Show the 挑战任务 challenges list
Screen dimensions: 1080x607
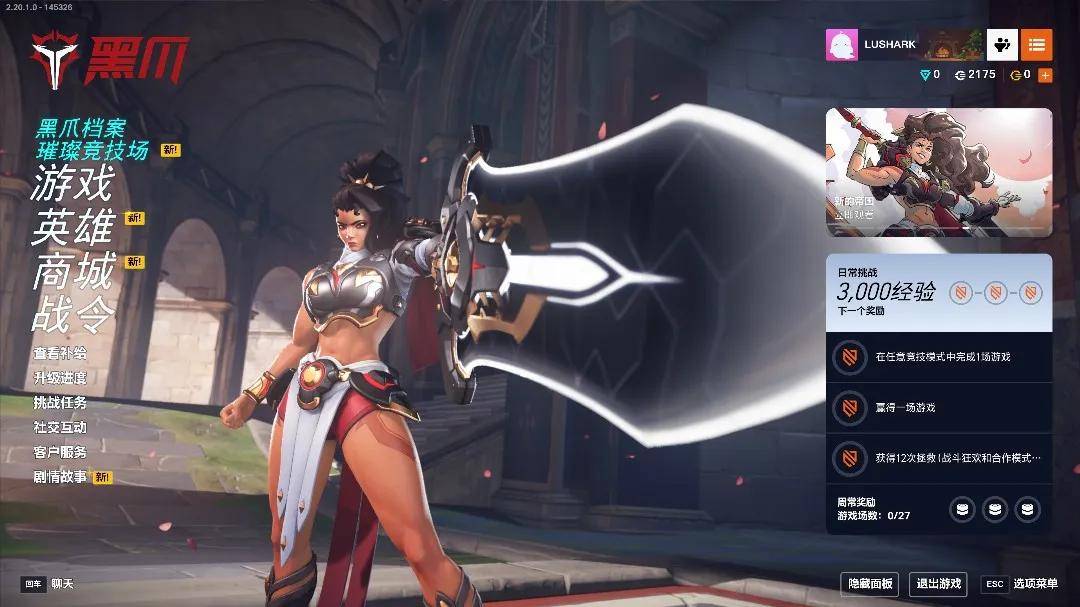point(60,403)
